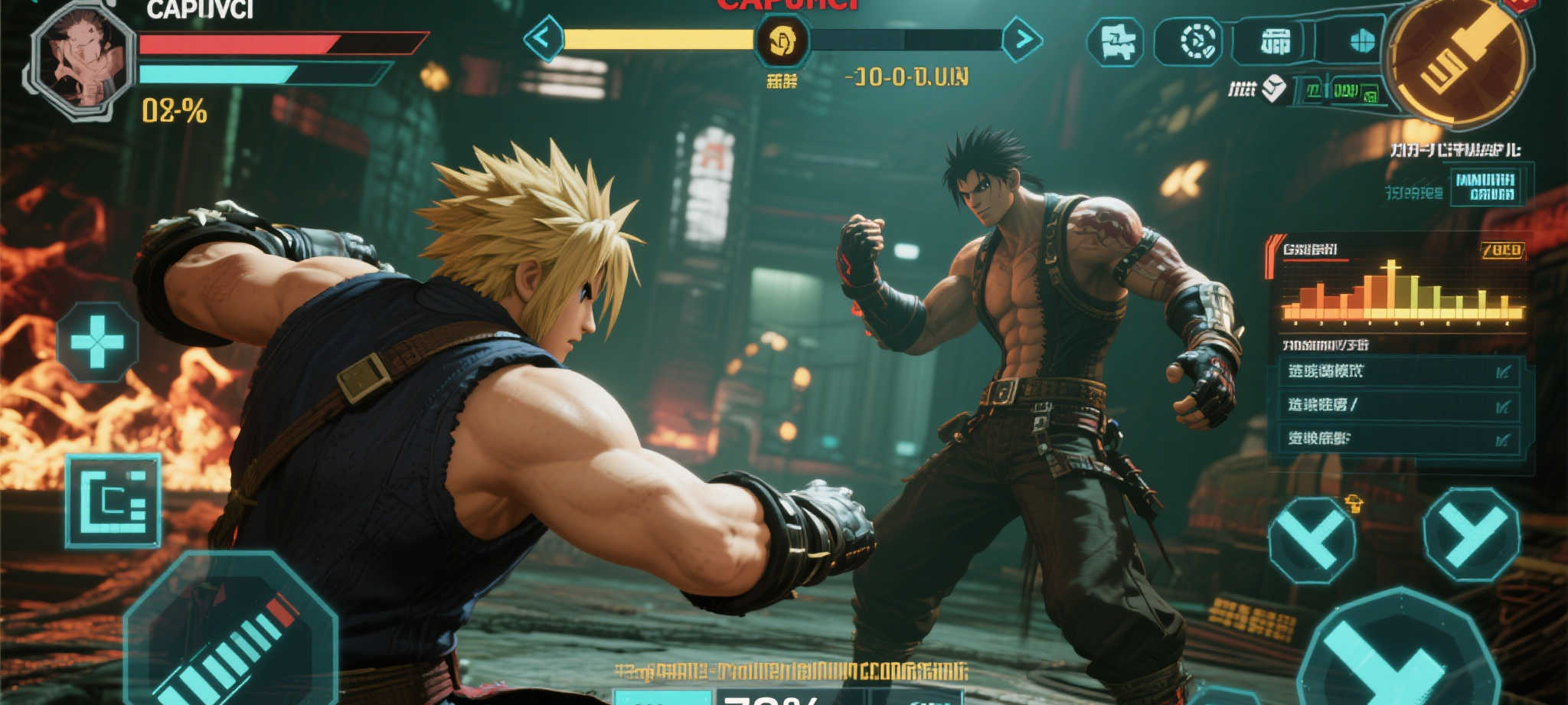
Task: Click the cyan boxed label under the emblem
Action: tap(1485, 187)
